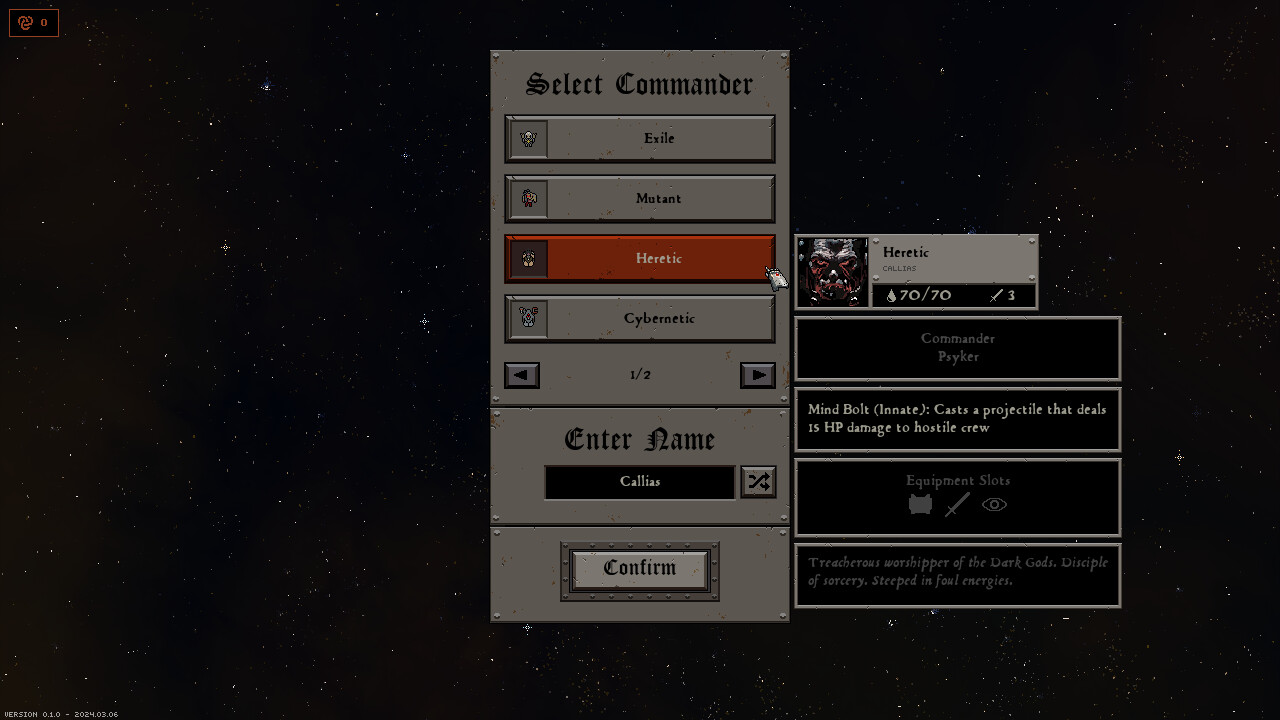Click the right arrow to view page 2
This screenshot has width=1280, height=720.
tap(757, 375)
